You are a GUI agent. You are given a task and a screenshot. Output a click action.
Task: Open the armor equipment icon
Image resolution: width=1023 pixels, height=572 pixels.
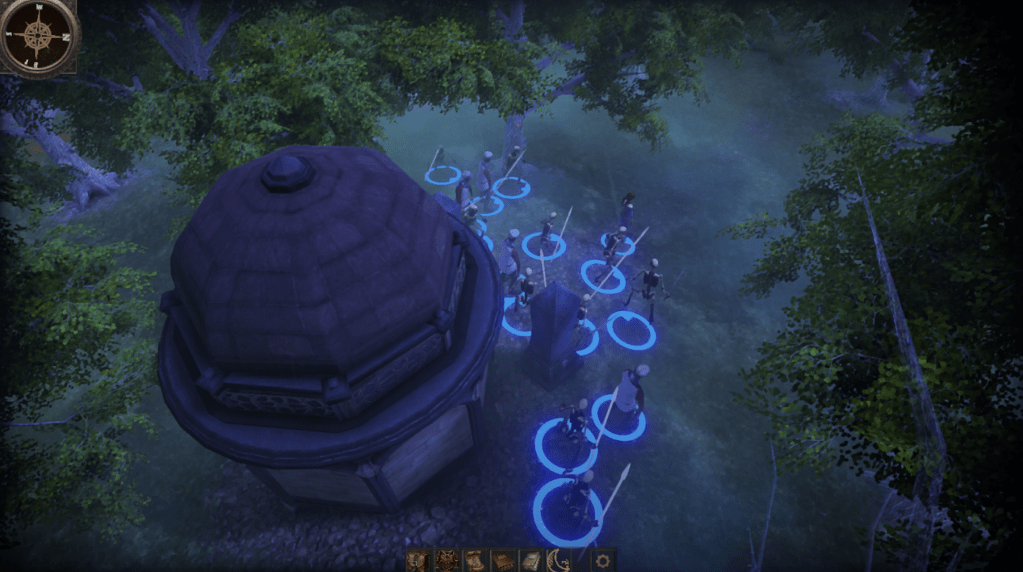(446, 560)
